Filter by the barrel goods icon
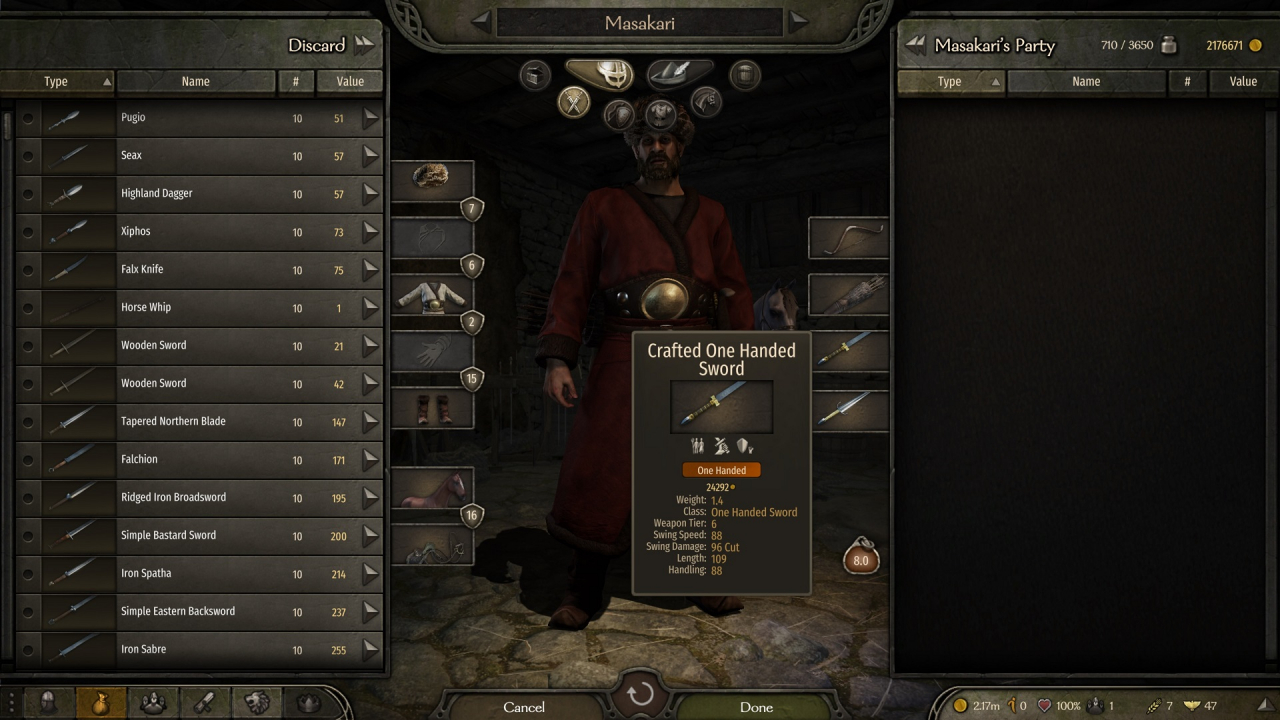 (x=744, y=74)
